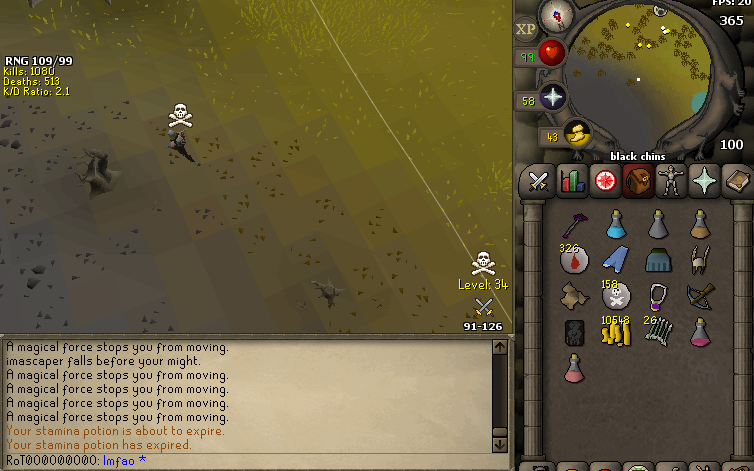The width and height of the screenshot is (754, 471).
Task: Open the Prayer tab
Action: 704,181
